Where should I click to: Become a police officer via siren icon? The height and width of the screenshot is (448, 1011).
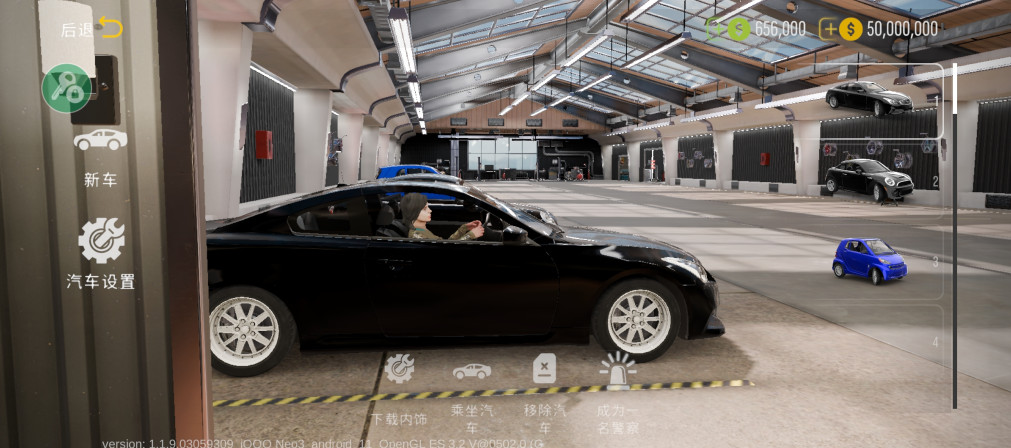click(617, 390)
